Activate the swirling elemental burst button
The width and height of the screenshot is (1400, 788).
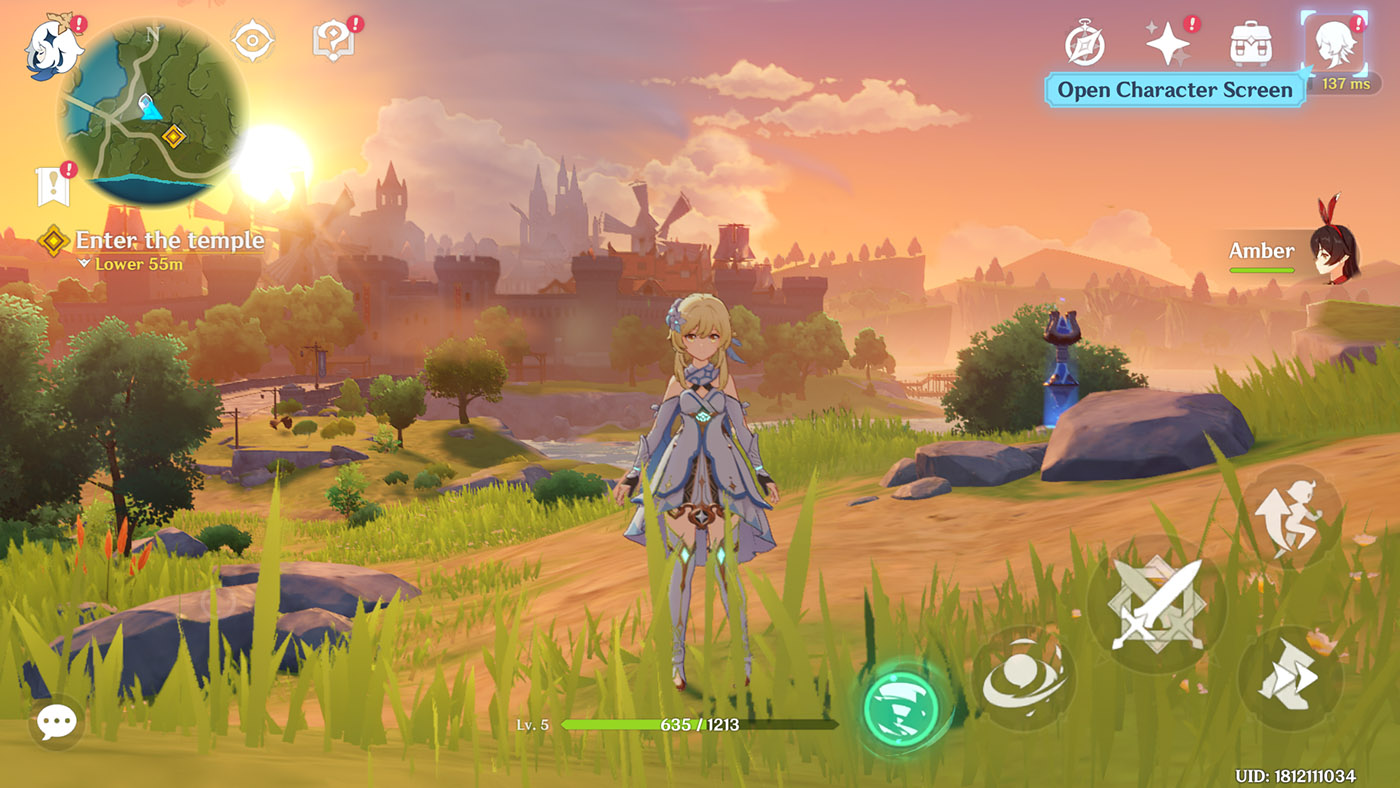1023,678
